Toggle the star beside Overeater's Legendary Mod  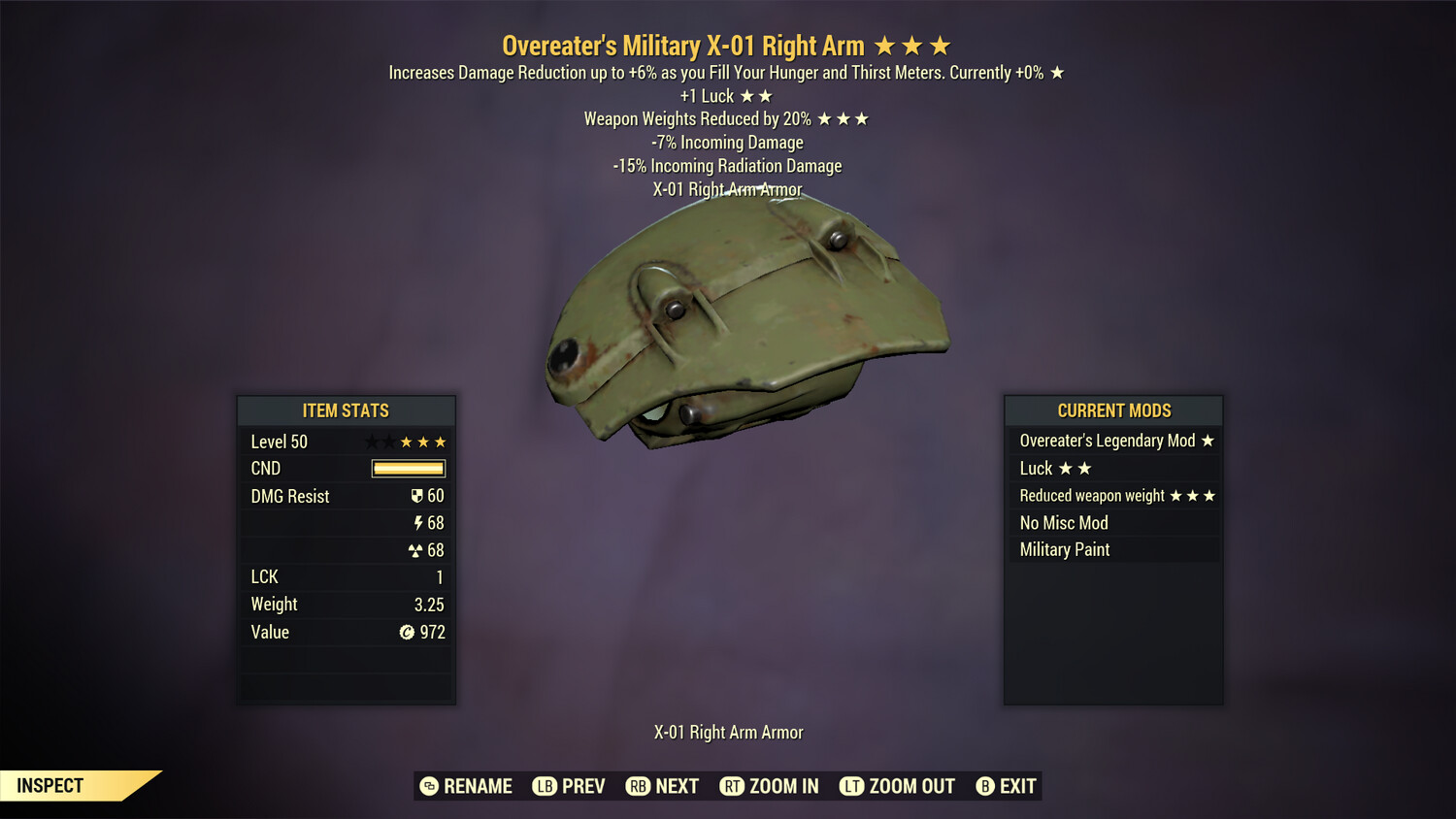1207,441
